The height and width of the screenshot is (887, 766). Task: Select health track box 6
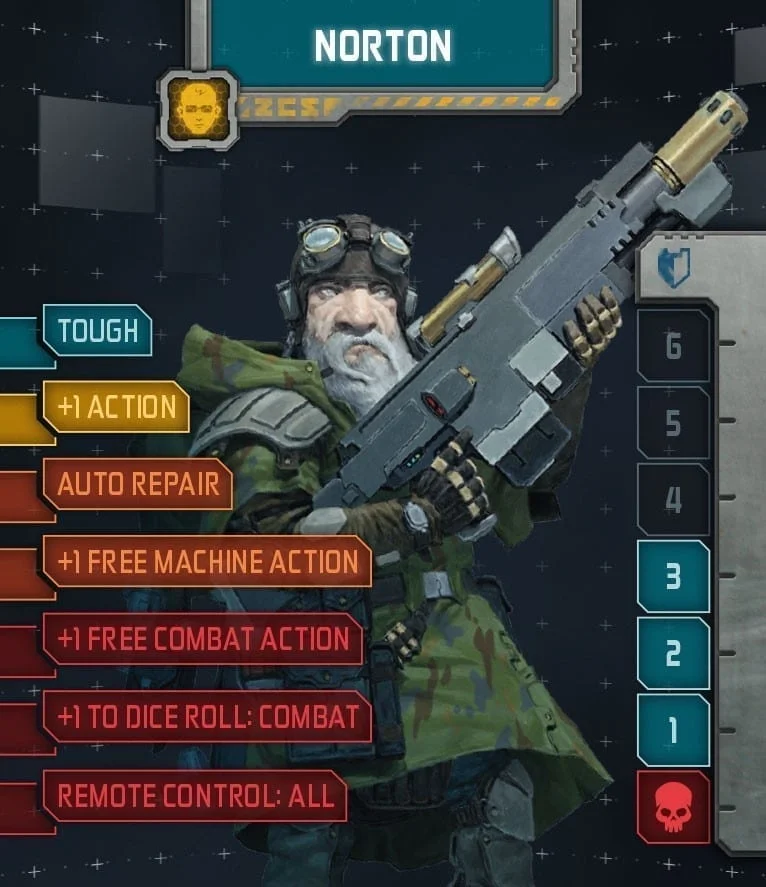673,346
